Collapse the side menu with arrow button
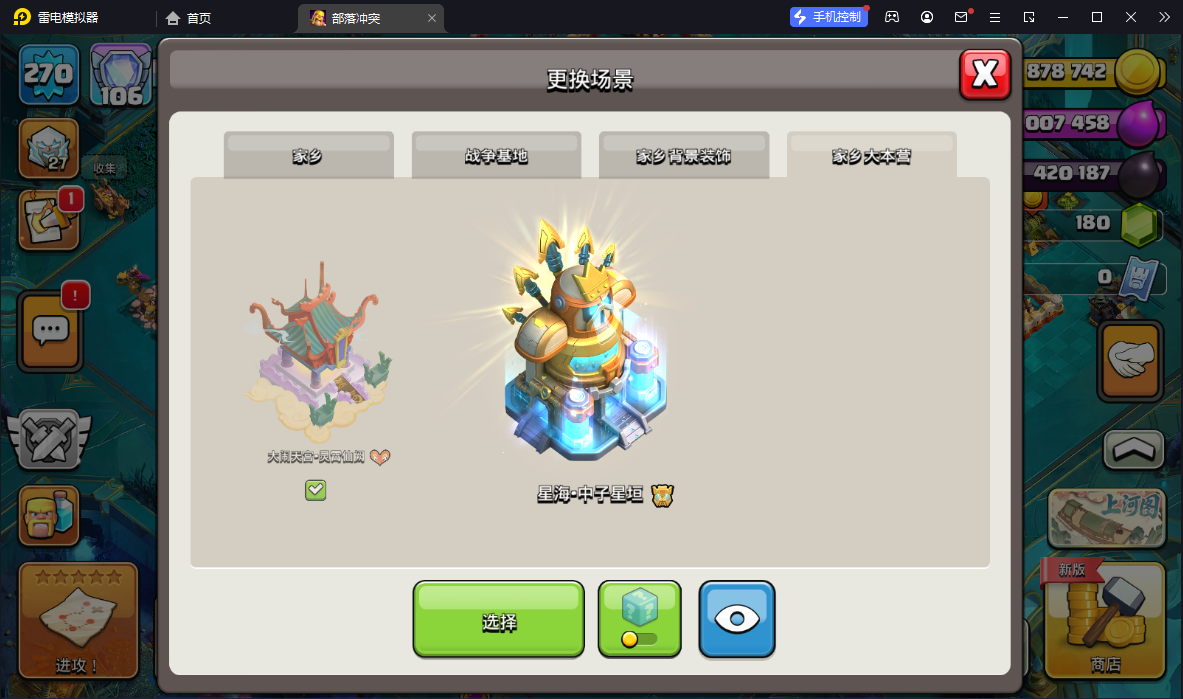 1133,450
